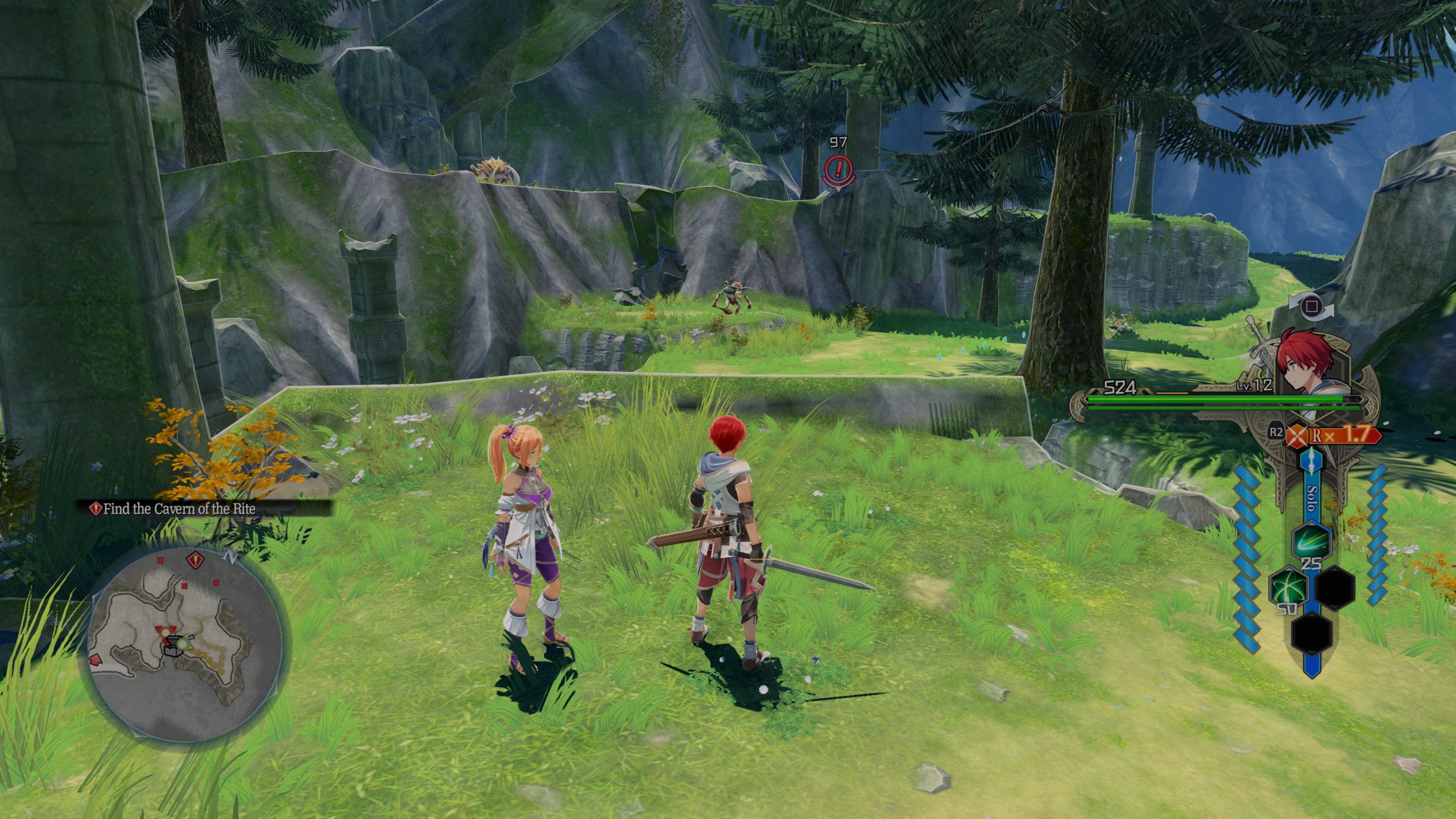Click the red exclamation objective marker above the cliff

838,169
